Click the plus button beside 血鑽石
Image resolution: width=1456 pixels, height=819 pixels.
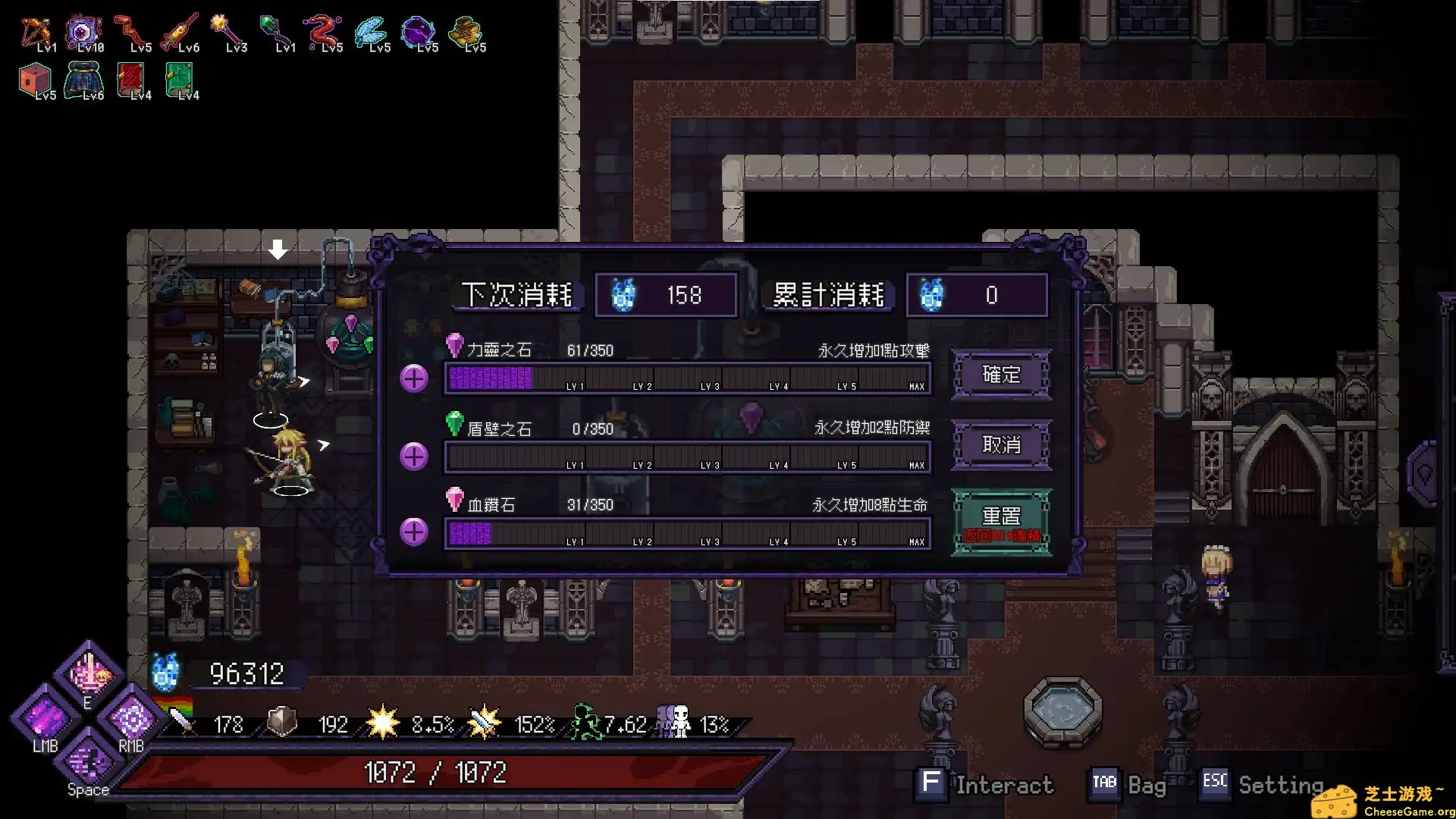tap(413, 532)
